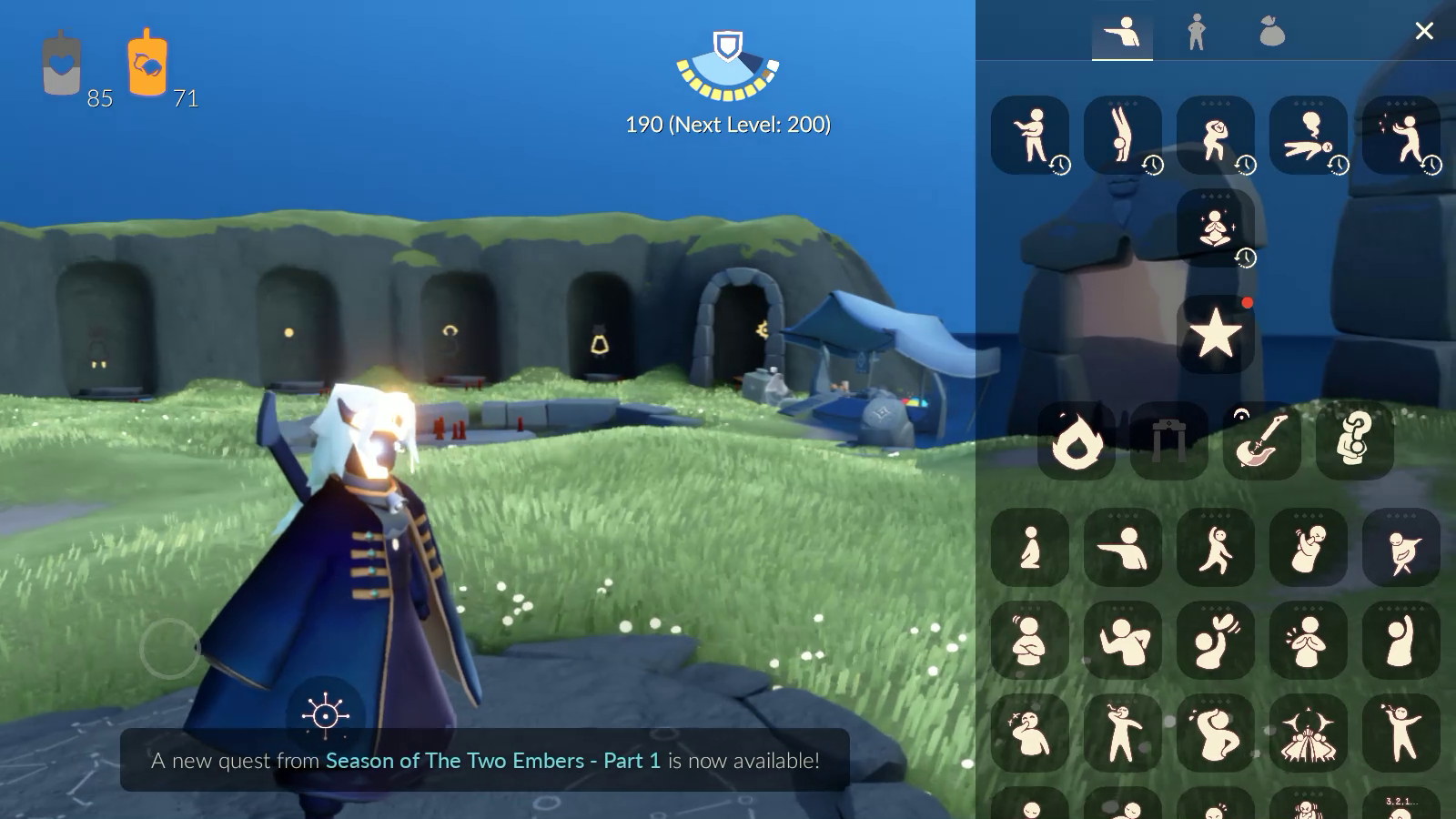Open the question mark help icon

click(1354, 441)
